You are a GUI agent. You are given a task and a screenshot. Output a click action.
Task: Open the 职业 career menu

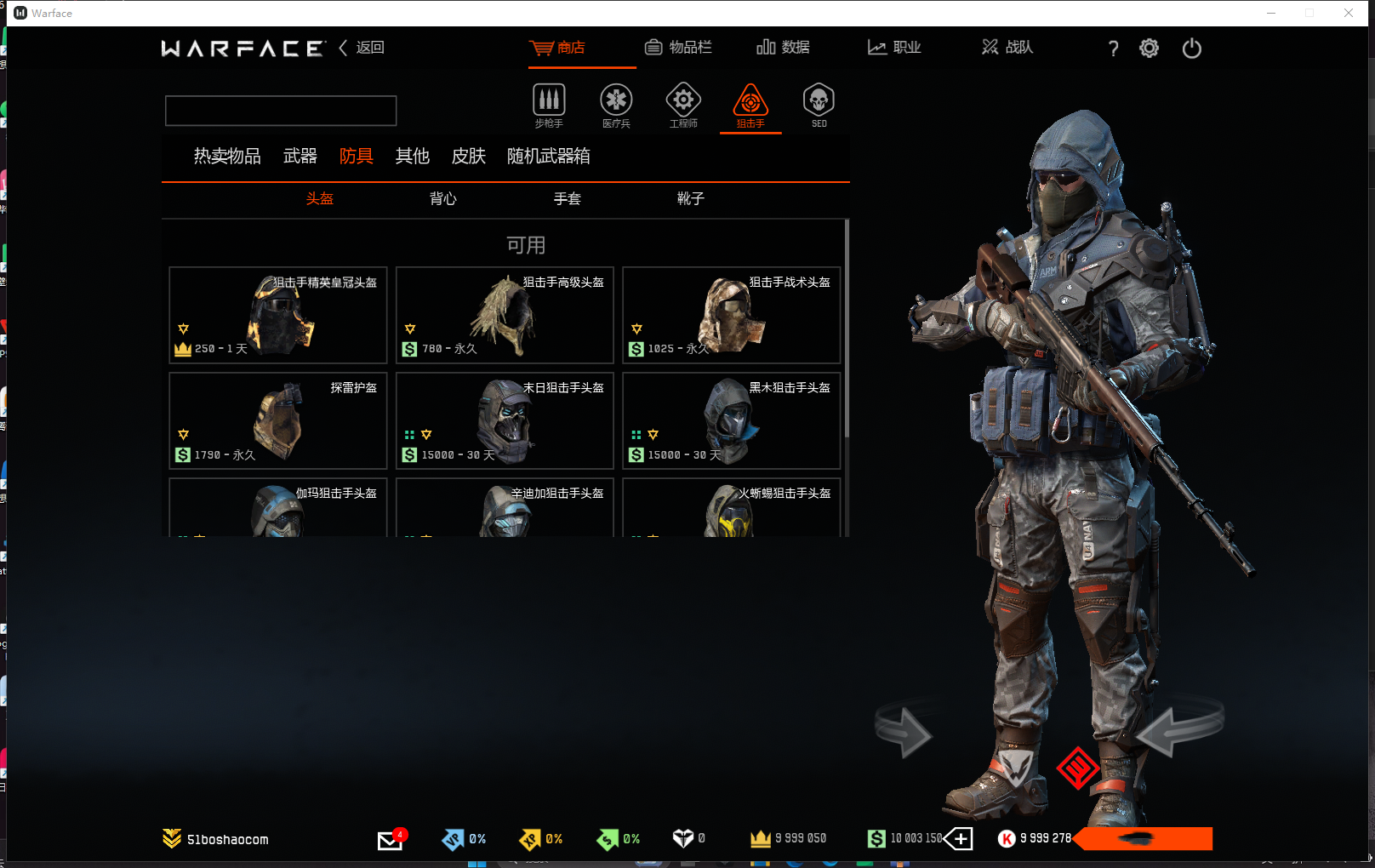894,48
